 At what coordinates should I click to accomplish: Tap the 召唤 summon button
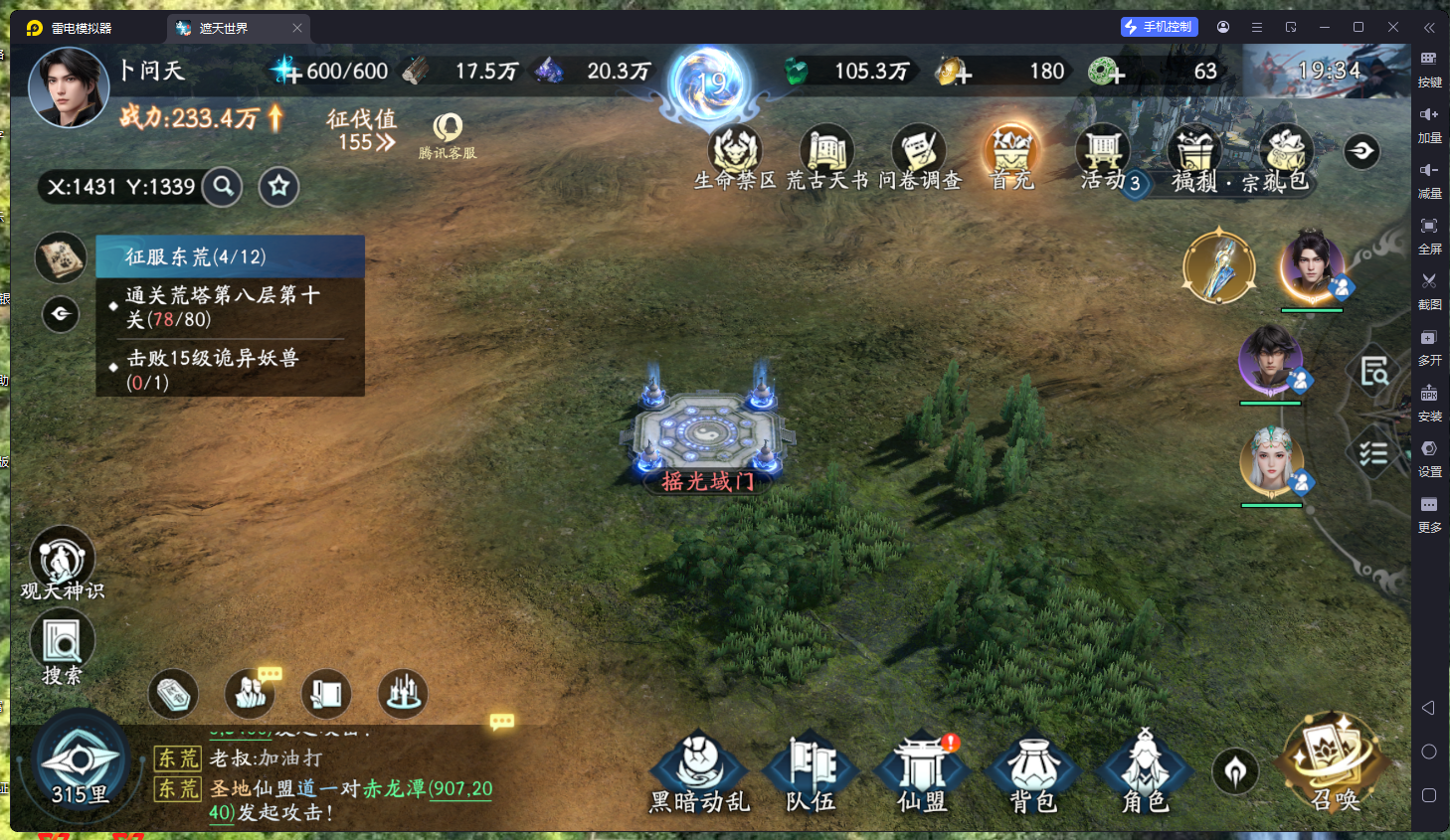pos(1333,762)
